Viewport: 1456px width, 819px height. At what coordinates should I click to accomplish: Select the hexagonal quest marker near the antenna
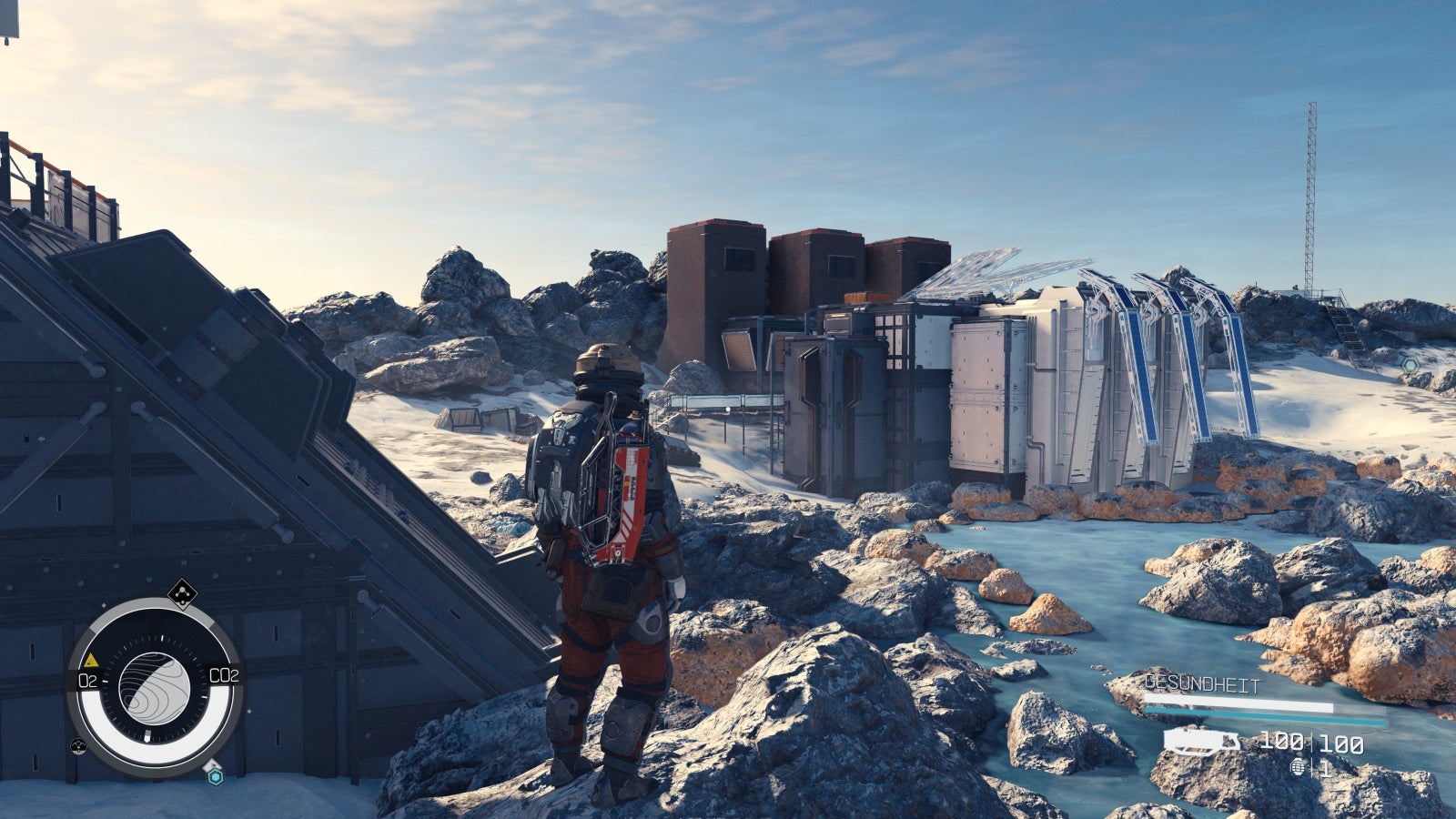click(x=1410, y=365)
